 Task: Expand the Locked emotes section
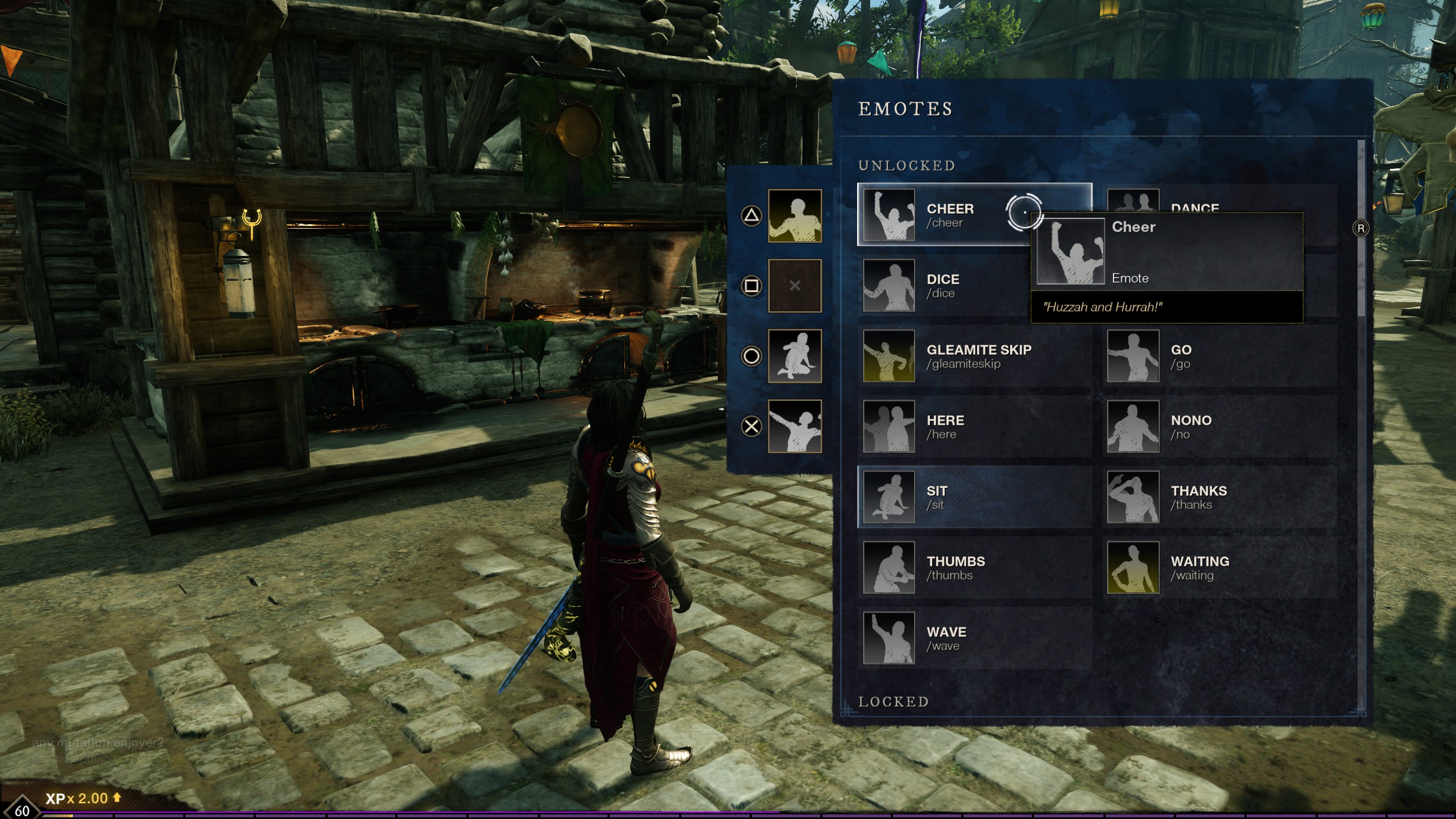pos(893,702)
